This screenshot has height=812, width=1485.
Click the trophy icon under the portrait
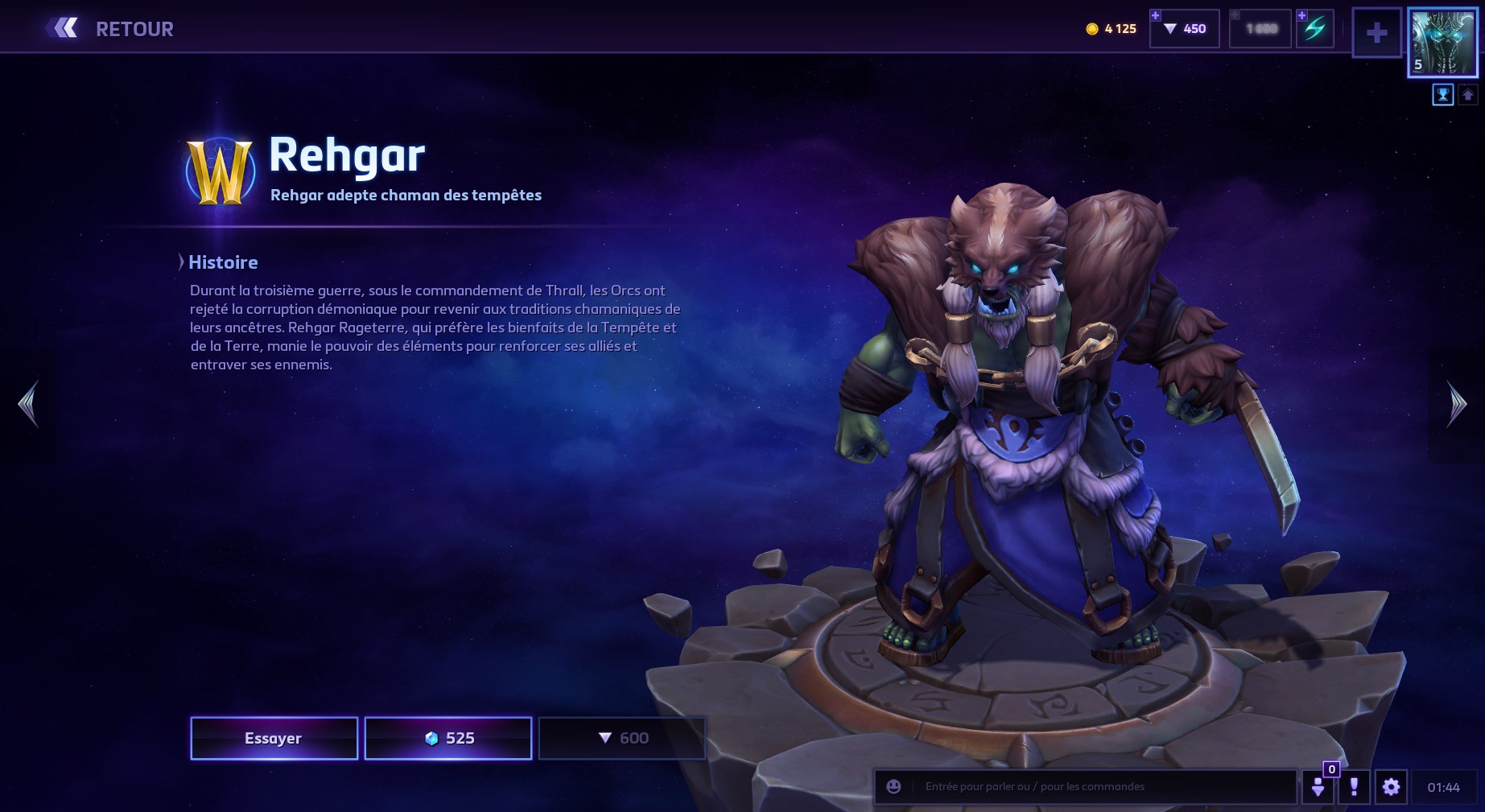point(1442,95)
